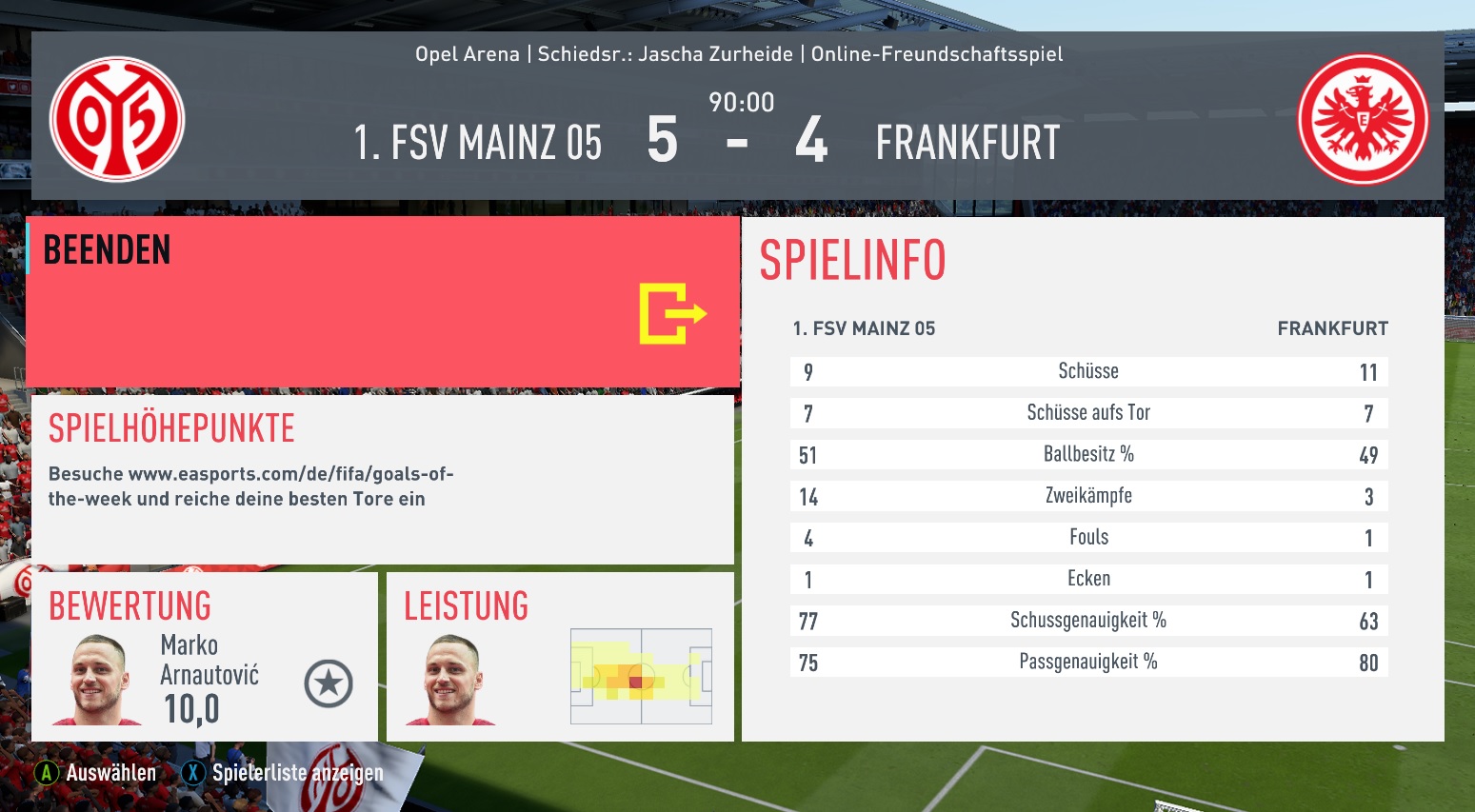The height and width of the screenshot is (812, 1475).
Task: Open the Bewertung player rating tile
Action: 205,657
